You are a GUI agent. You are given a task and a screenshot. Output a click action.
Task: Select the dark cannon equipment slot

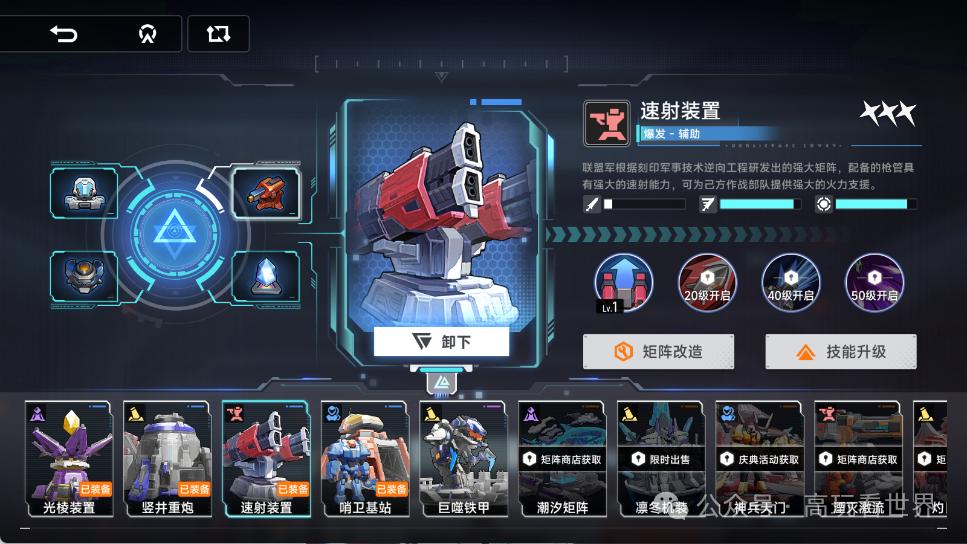coord(85,276)
